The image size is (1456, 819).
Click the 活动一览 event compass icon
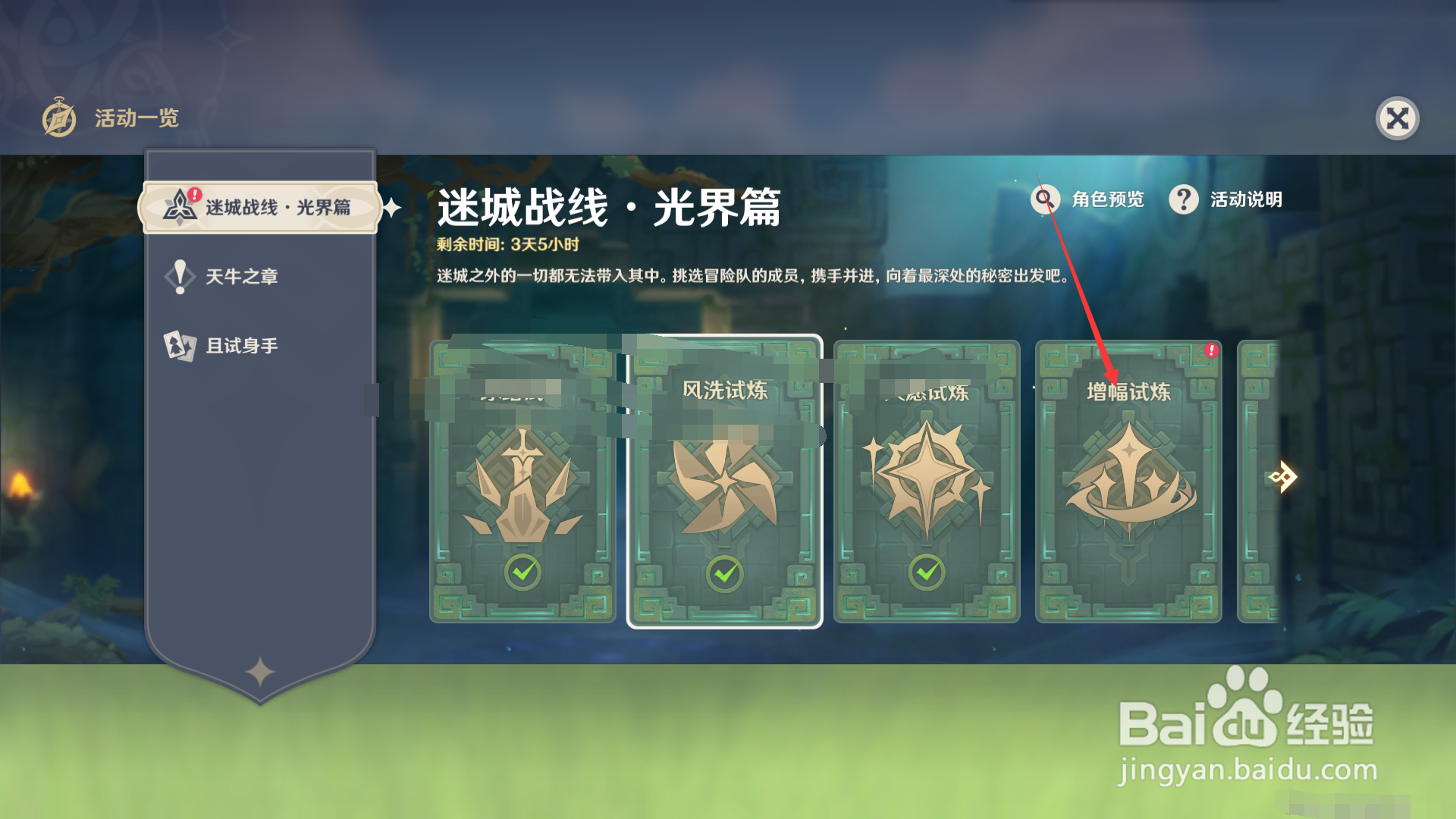tap(59, 118)
